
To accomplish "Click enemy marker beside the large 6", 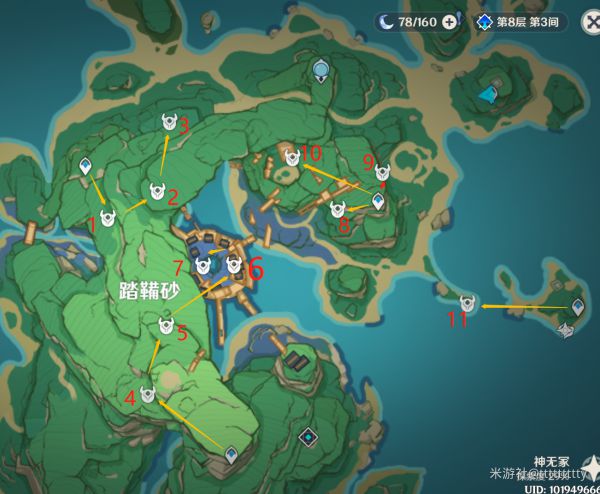I will coord(234,265).
